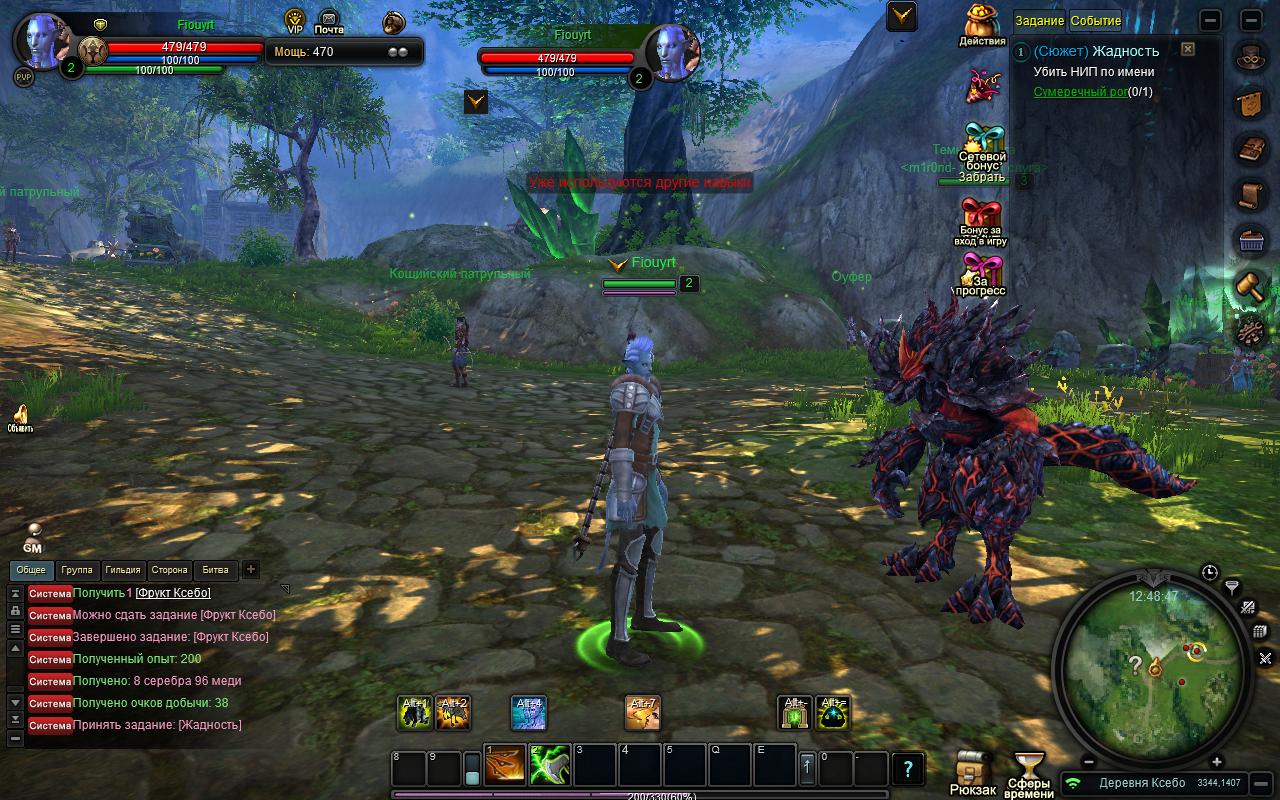This screenshot has height=800, width=1280.
Task: Close the Жадность quest tracker entry
Action: tap(1187, 49)
